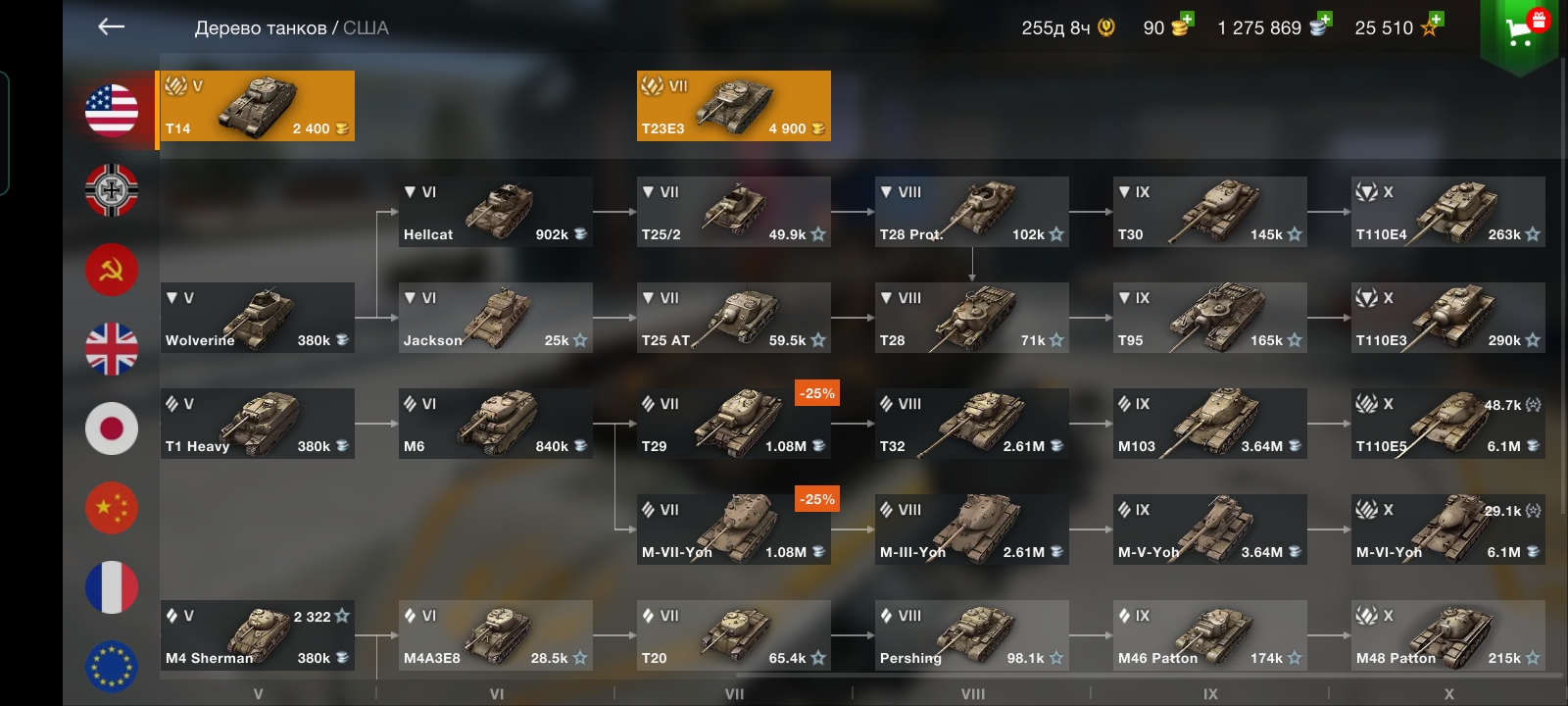Viewport: 1568px width, 706px height.
Task: Select the M48 Patton tank
Action: click(x=1447, y=635)
